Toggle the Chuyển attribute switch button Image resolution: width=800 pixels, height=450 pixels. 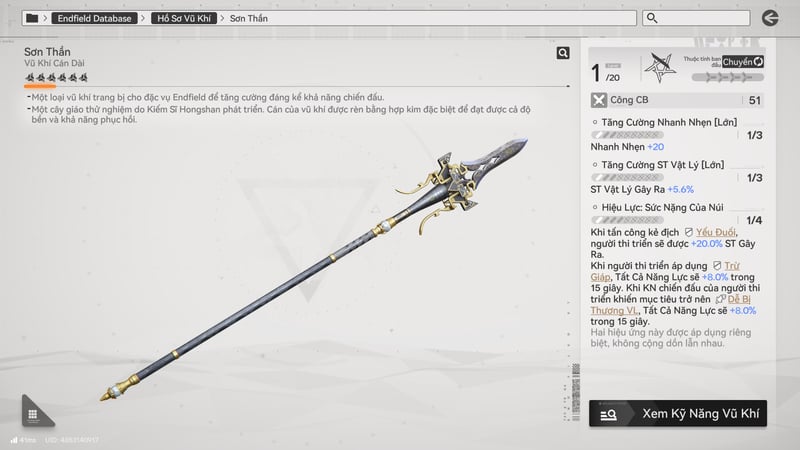click(x=743, y=61)
